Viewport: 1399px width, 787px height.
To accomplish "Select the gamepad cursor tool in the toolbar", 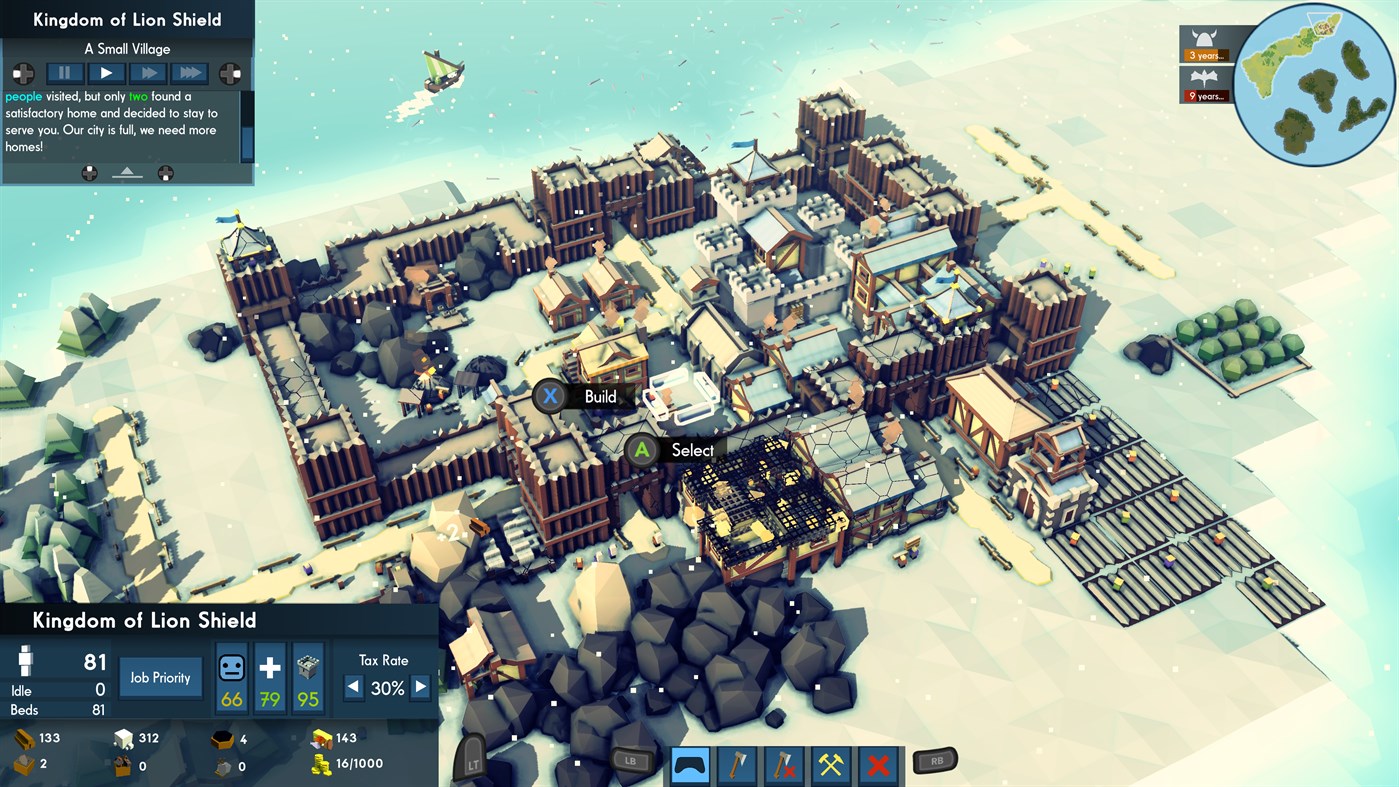I will pyautogui.click(x=691, y=765).
